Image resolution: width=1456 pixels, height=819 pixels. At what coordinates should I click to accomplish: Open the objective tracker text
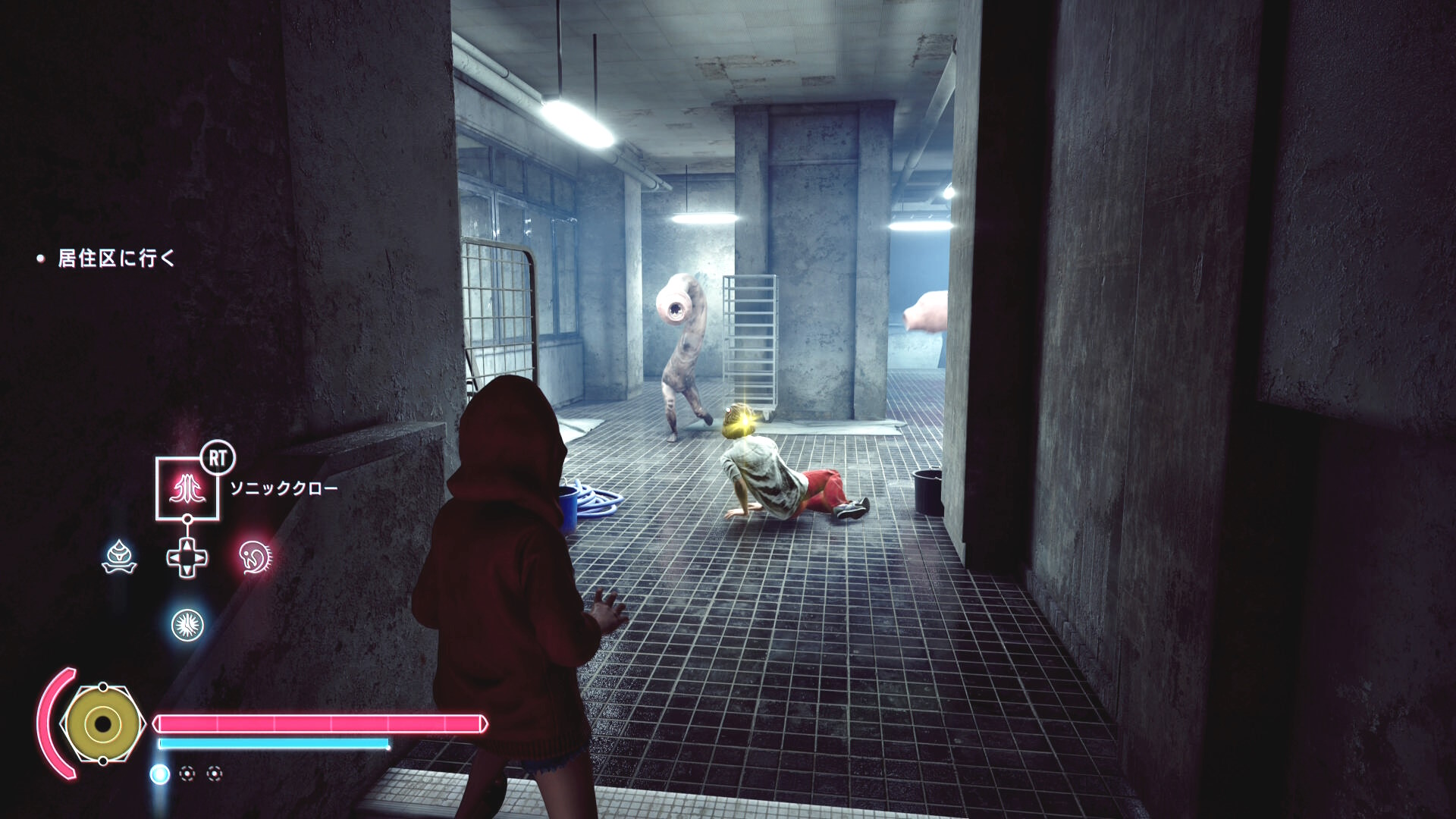point(116,259)
